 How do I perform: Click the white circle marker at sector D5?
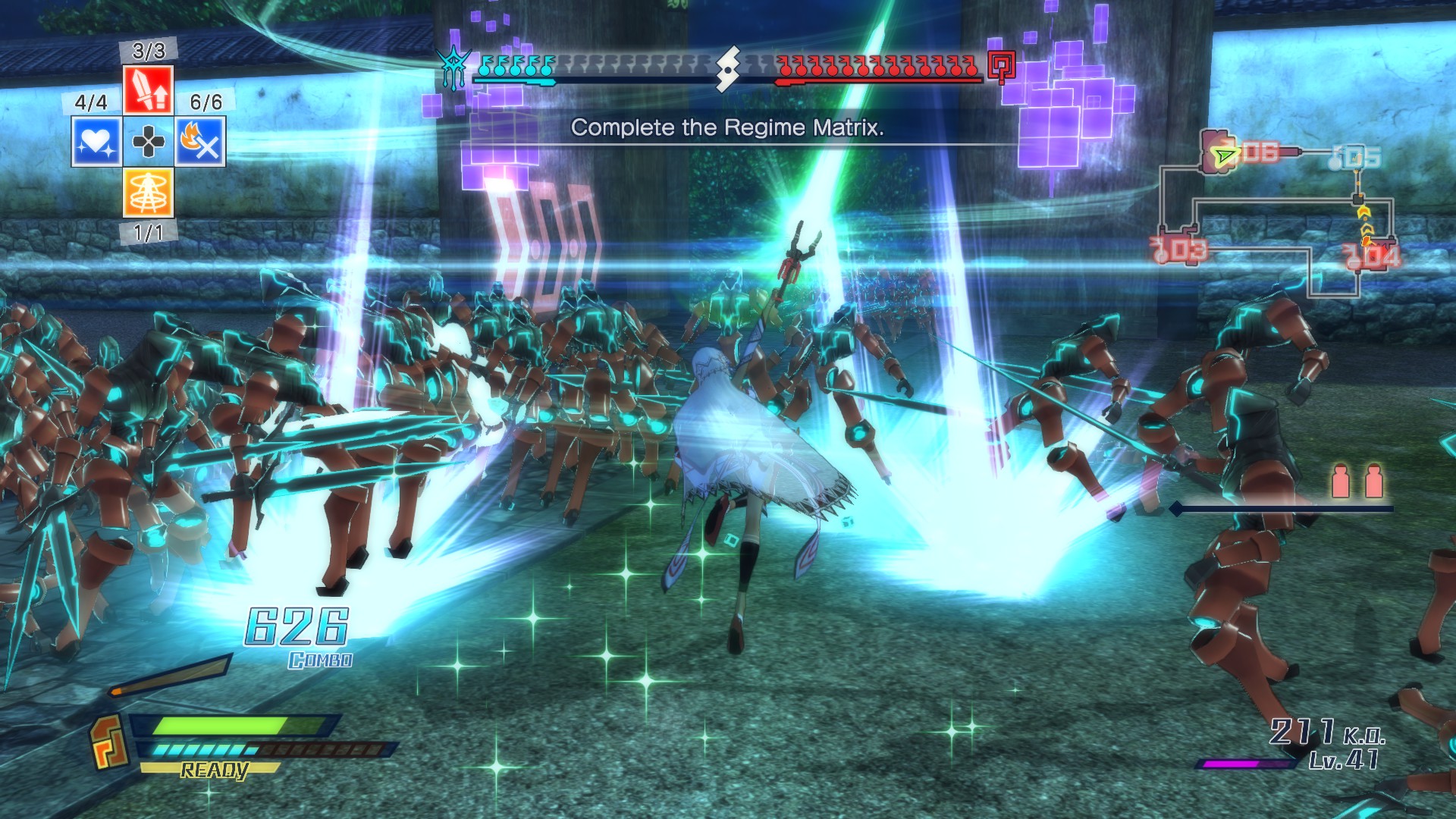pos(1335,164)
